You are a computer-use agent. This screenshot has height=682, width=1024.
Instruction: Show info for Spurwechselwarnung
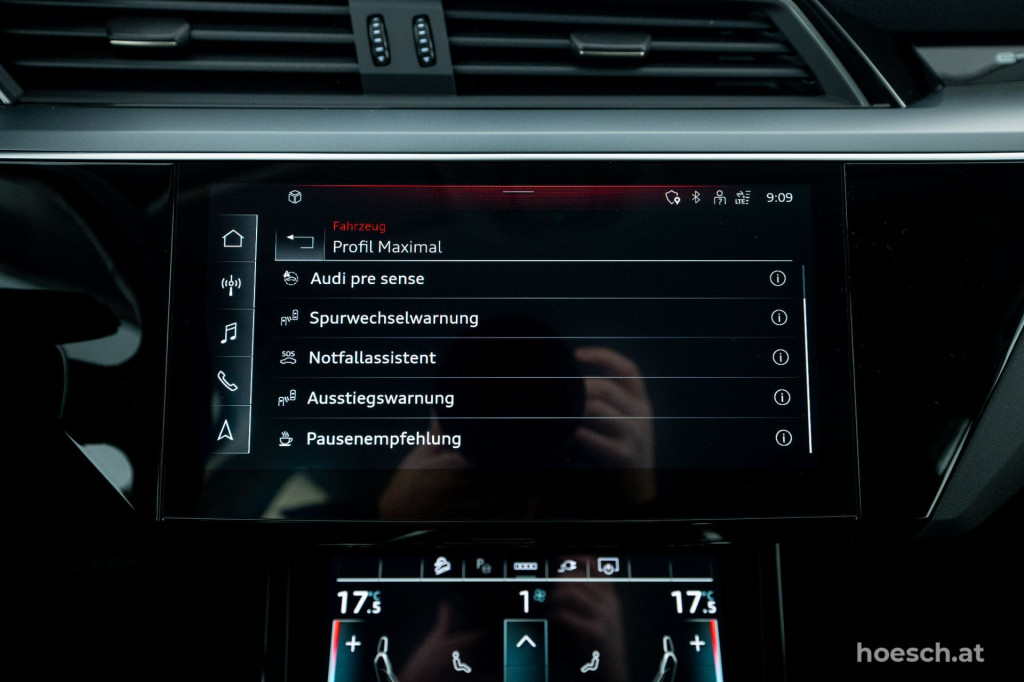(x=779, y=318)
